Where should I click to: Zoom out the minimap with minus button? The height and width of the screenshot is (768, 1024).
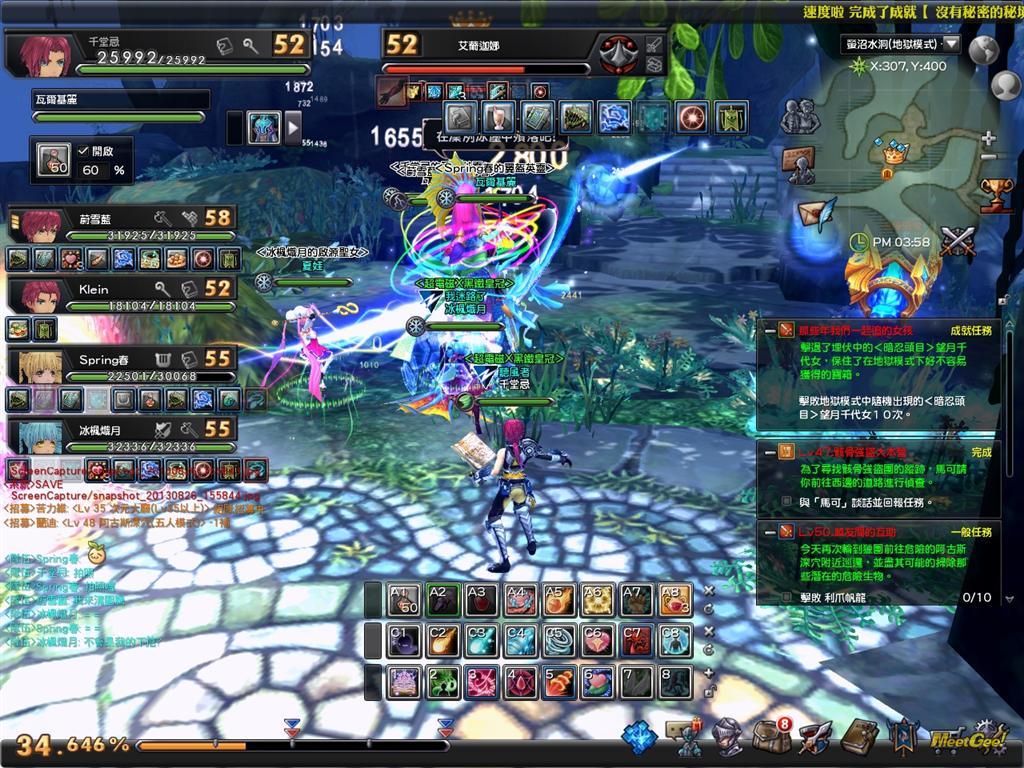(x=989, y=157)
